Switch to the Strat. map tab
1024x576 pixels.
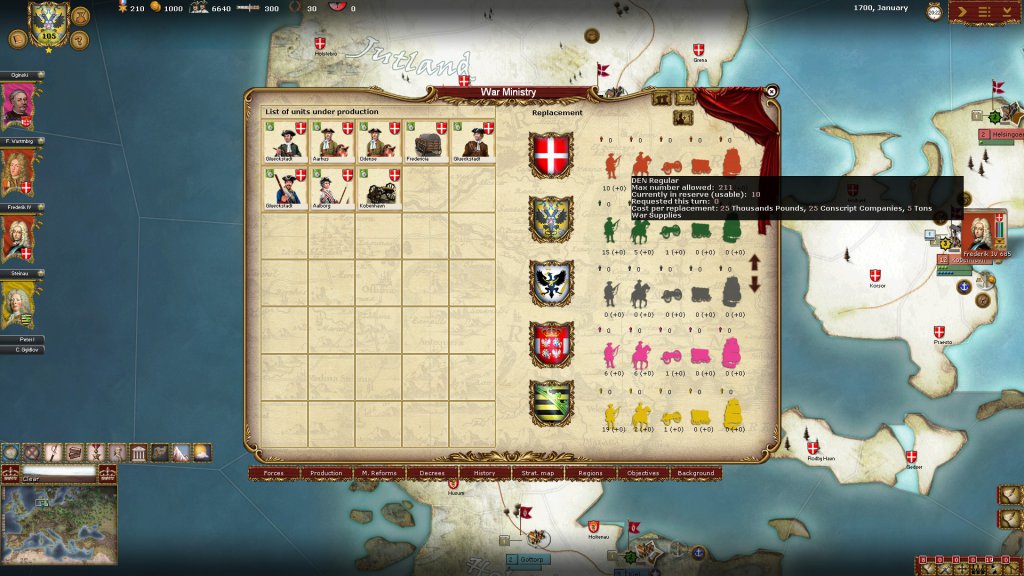click(x=538, y=473)
